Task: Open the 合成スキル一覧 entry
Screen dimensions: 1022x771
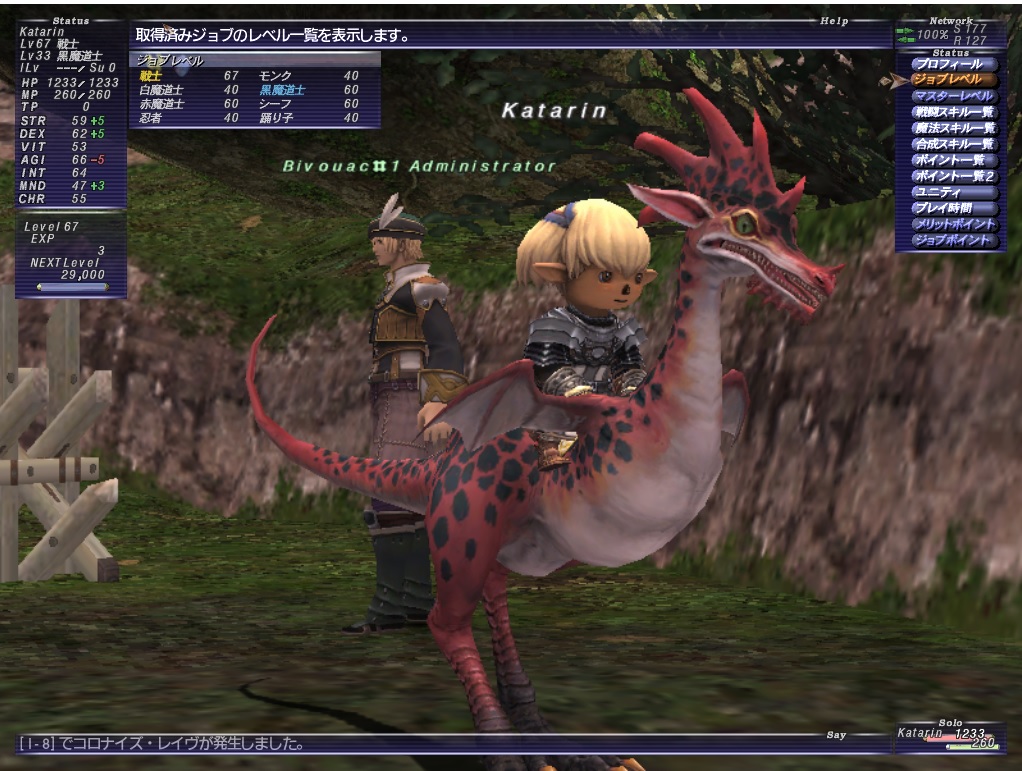Action: coord(953,144)
